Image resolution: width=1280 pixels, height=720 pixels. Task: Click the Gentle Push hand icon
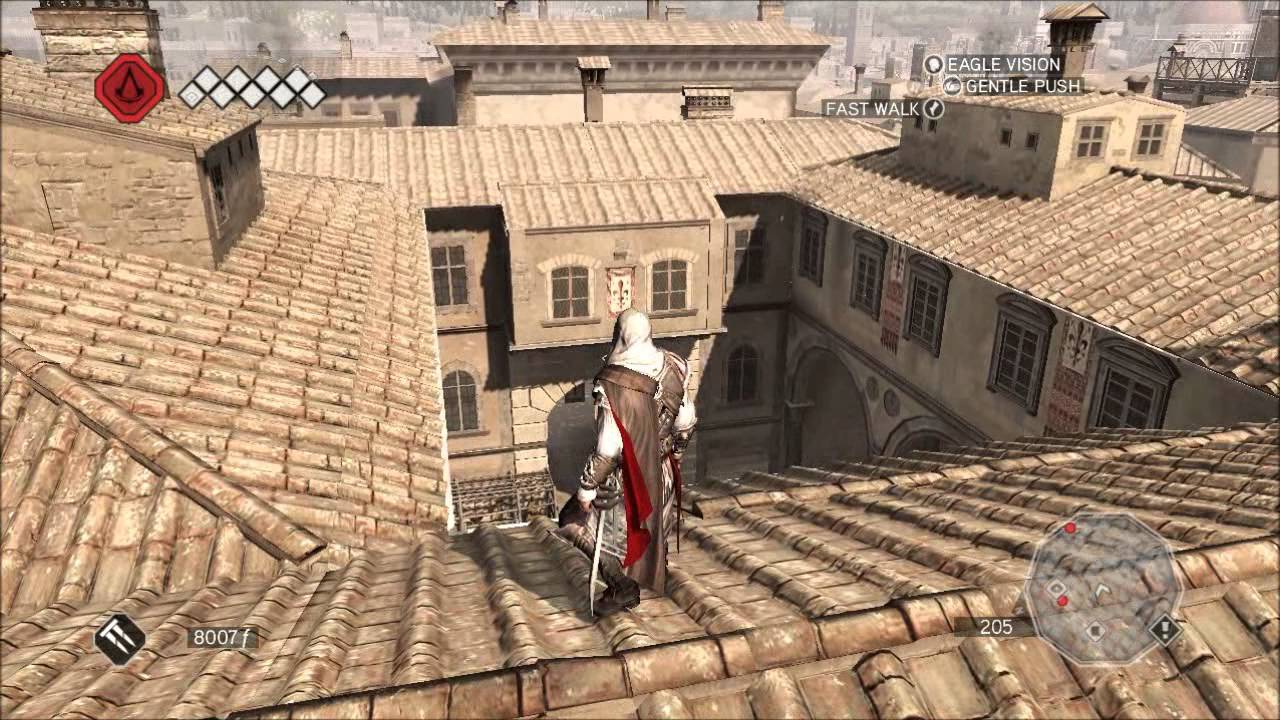click(951, 86)
